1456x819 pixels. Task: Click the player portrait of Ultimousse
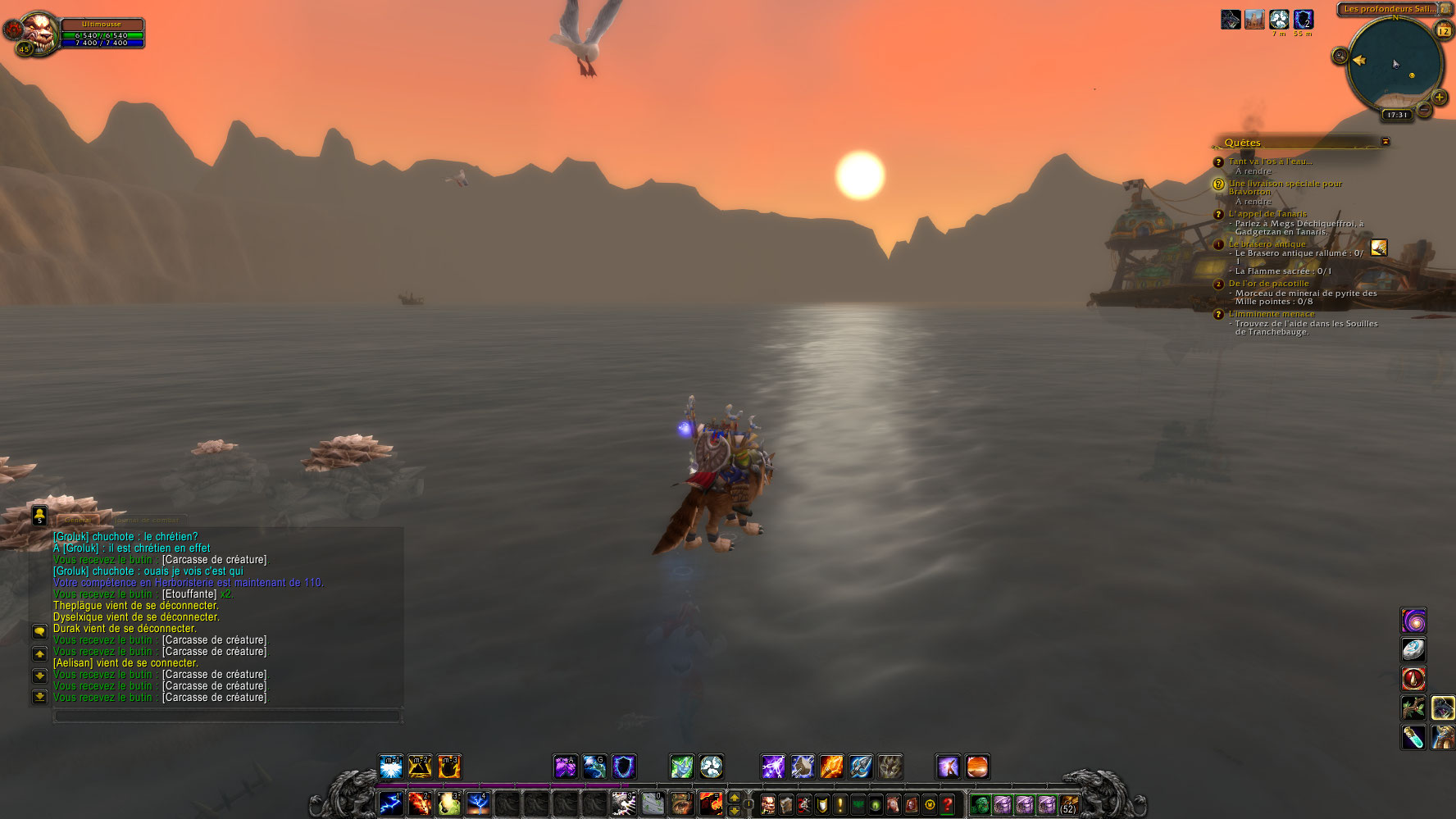tap(38, 33)
